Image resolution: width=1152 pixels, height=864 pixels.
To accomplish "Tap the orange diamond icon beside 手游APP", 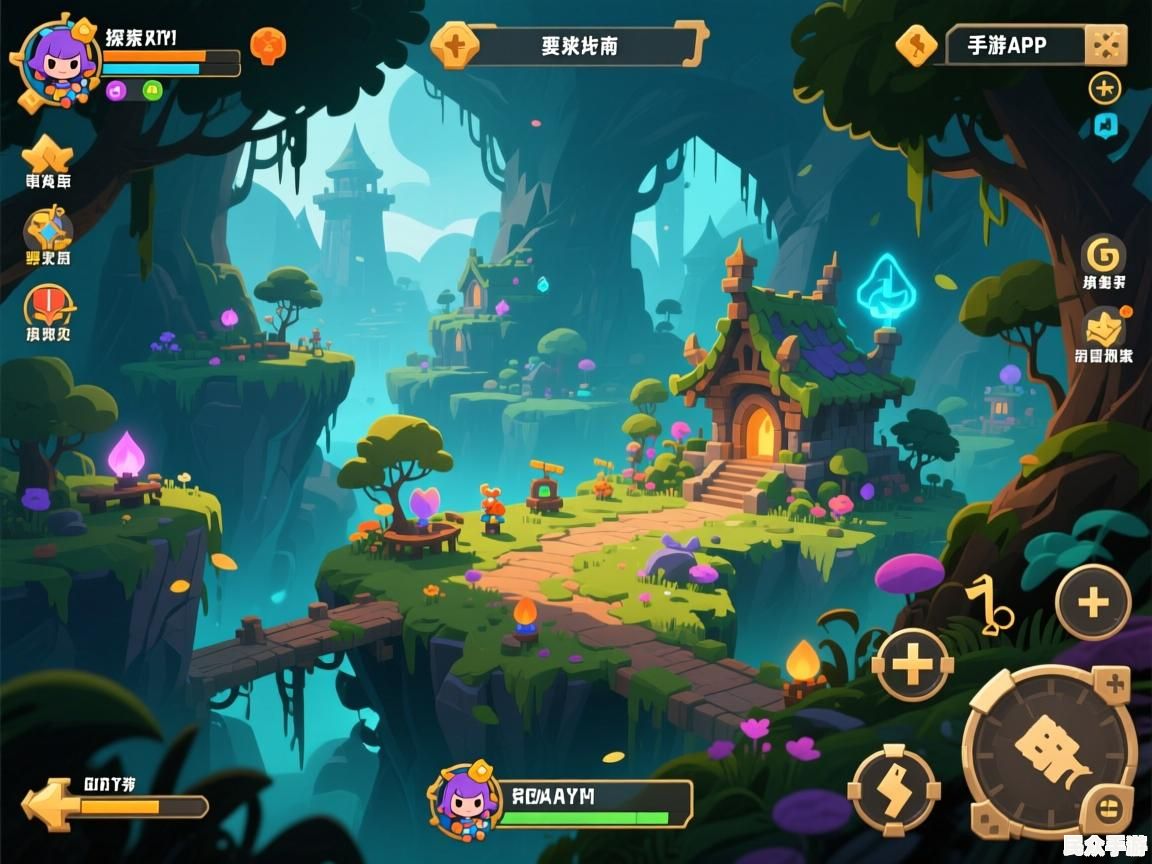I will click(916, 45).
